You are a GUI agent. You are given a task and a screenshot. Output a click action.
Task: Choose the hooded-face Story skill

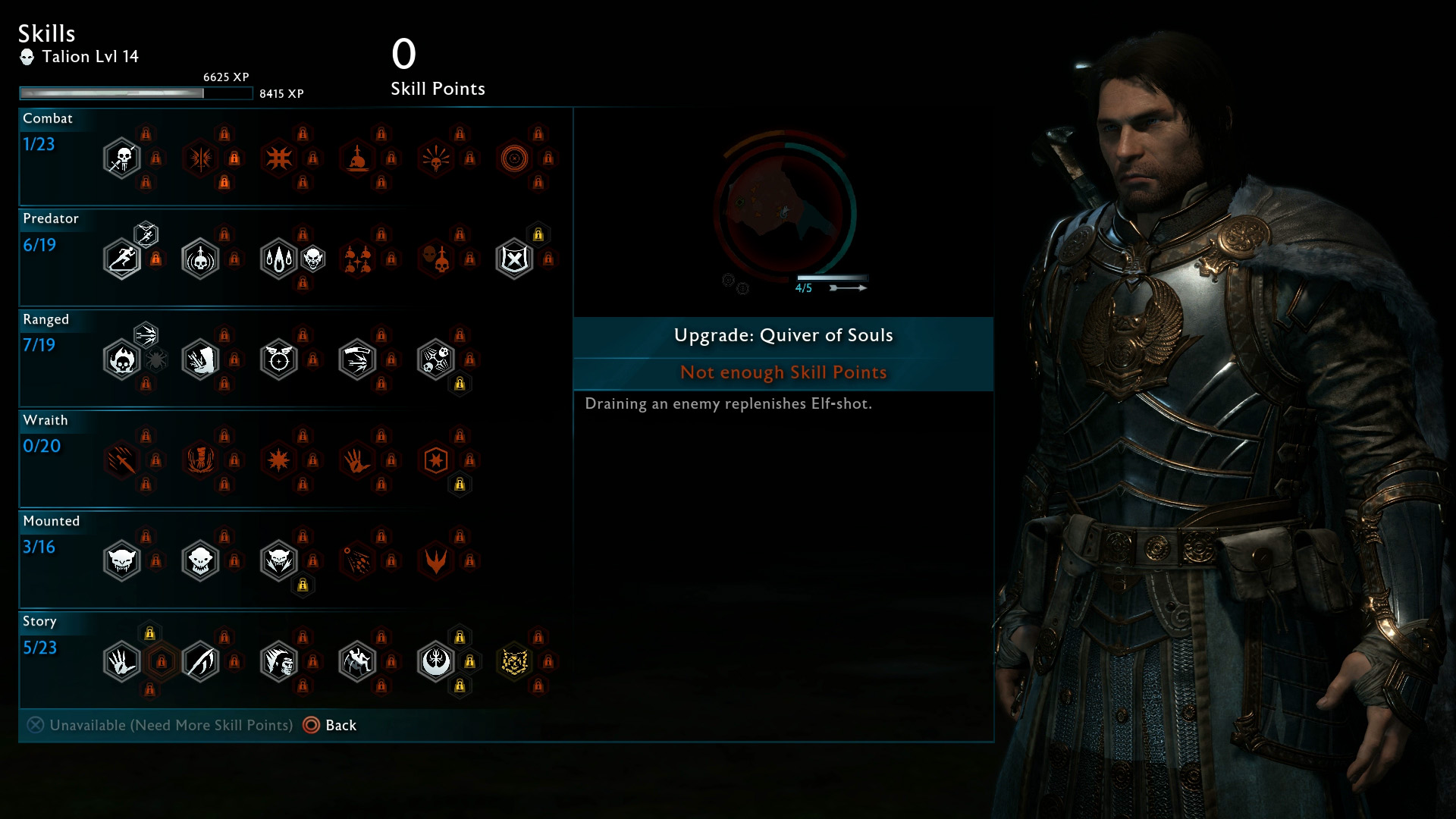278,662
